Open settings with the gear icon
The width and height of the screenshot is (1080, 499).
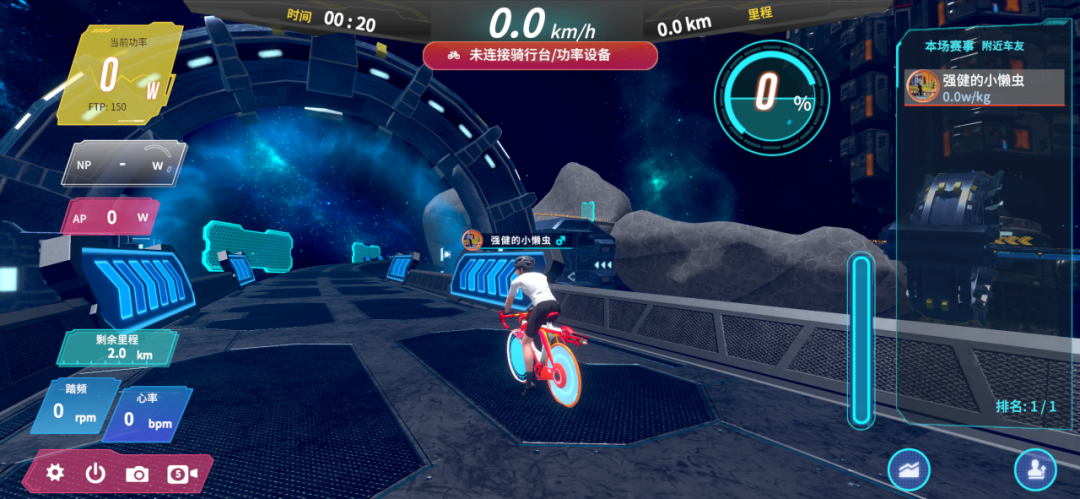coord(56,472)
